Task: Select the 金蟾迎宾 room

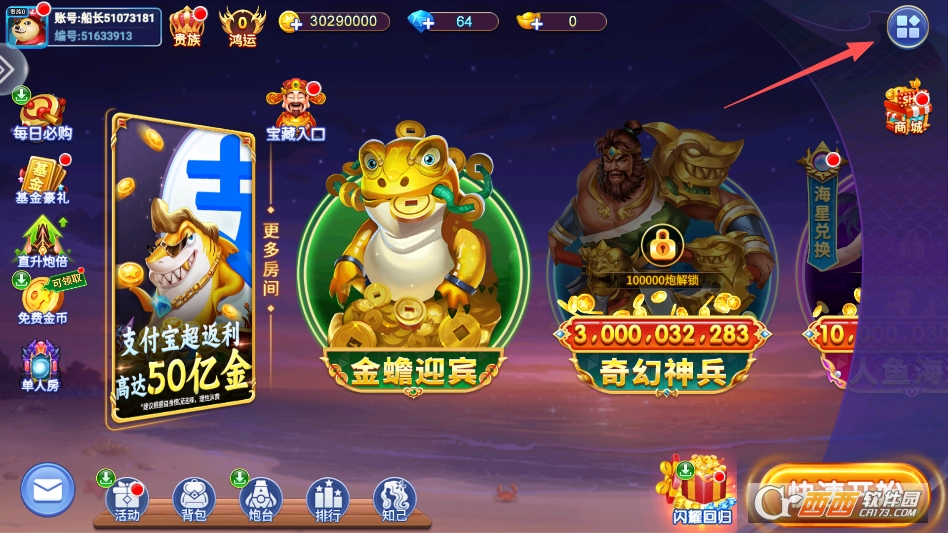Action: coord(412,270)
